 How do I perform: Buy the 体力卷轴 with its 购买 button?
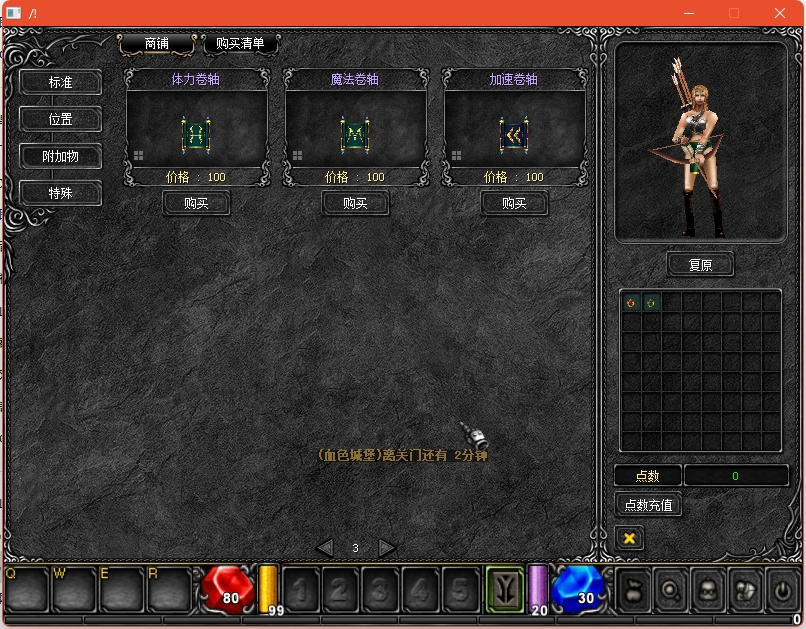tap(196, 203)
